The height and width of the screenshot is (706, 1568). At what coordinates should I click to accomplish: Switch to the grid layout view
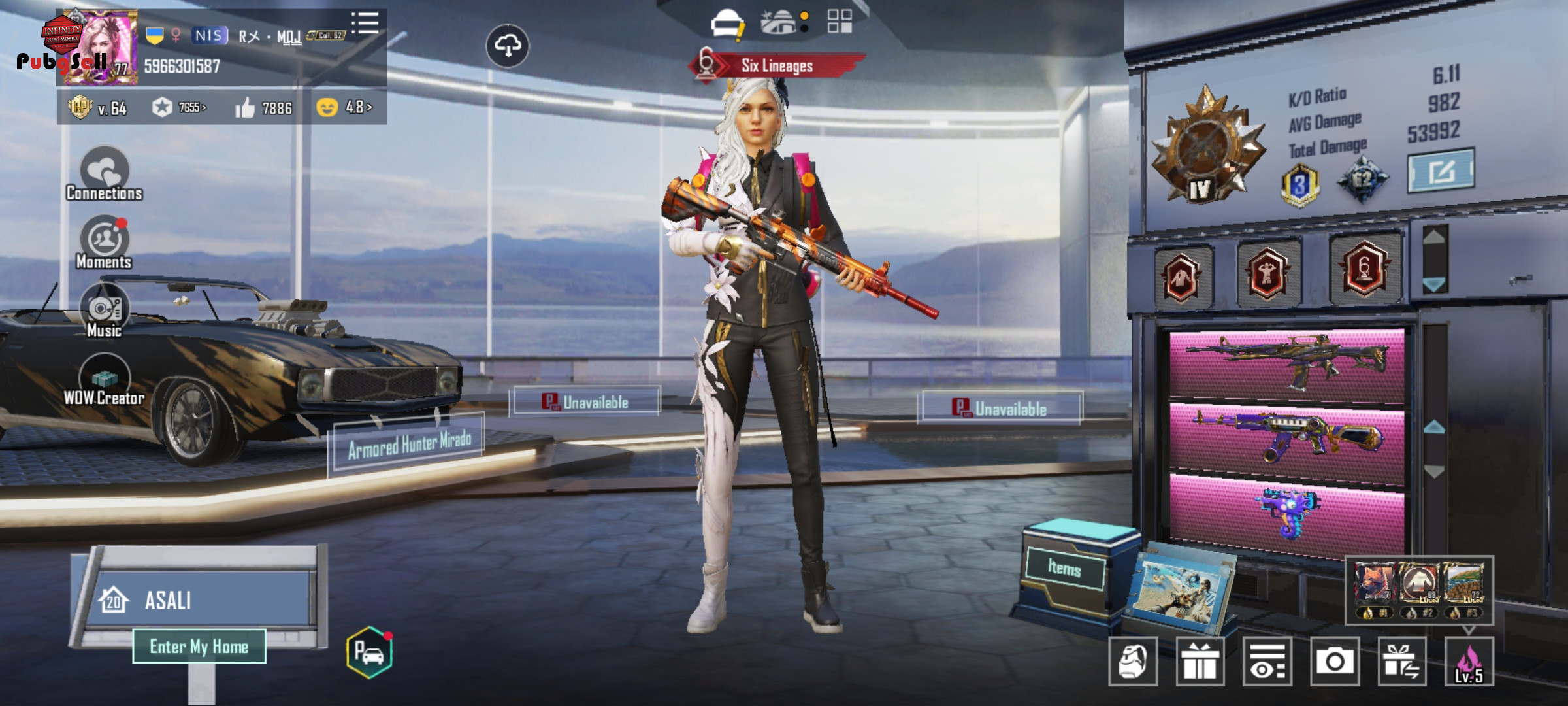pos(840,22)
